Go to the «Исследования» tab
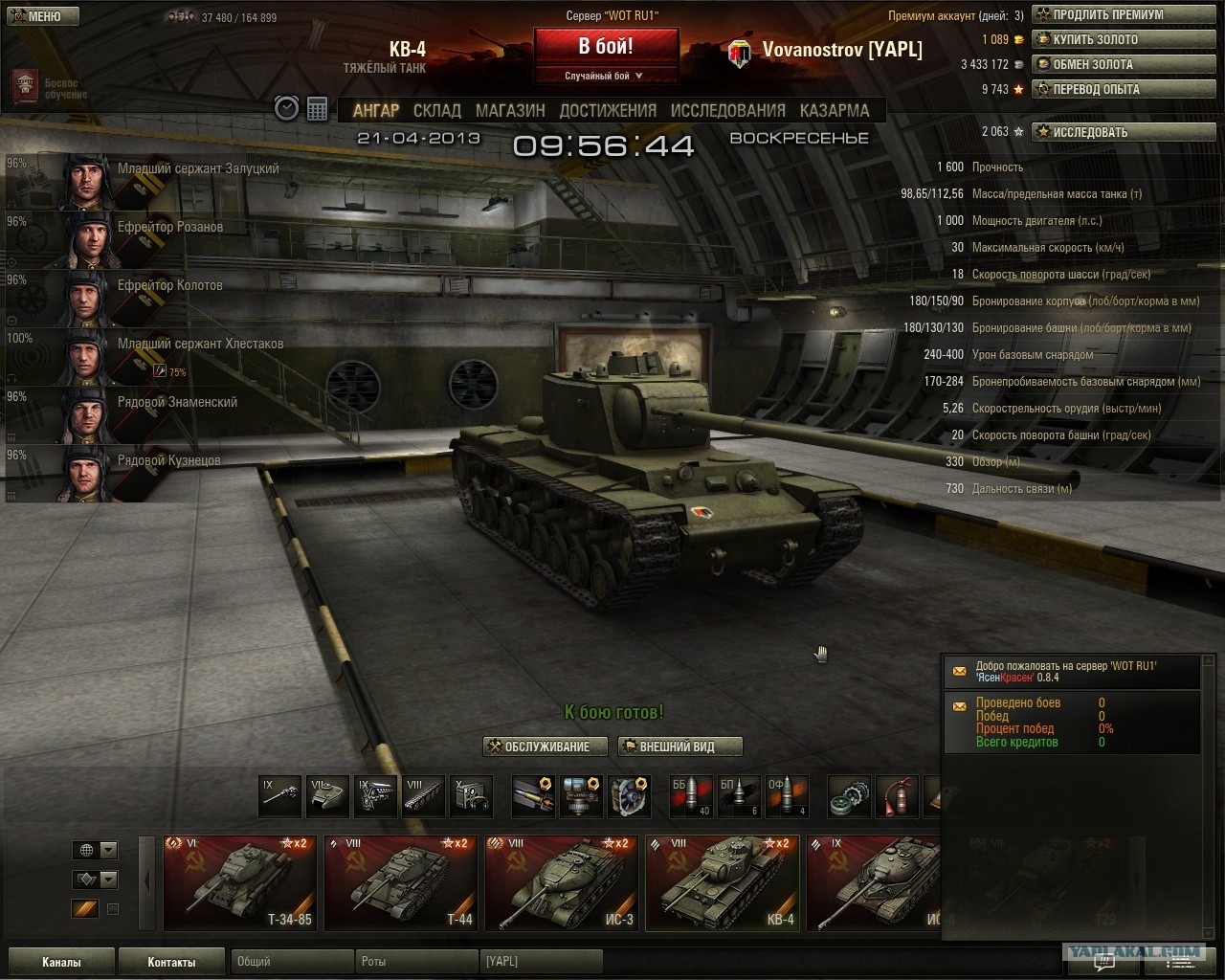 727,110
